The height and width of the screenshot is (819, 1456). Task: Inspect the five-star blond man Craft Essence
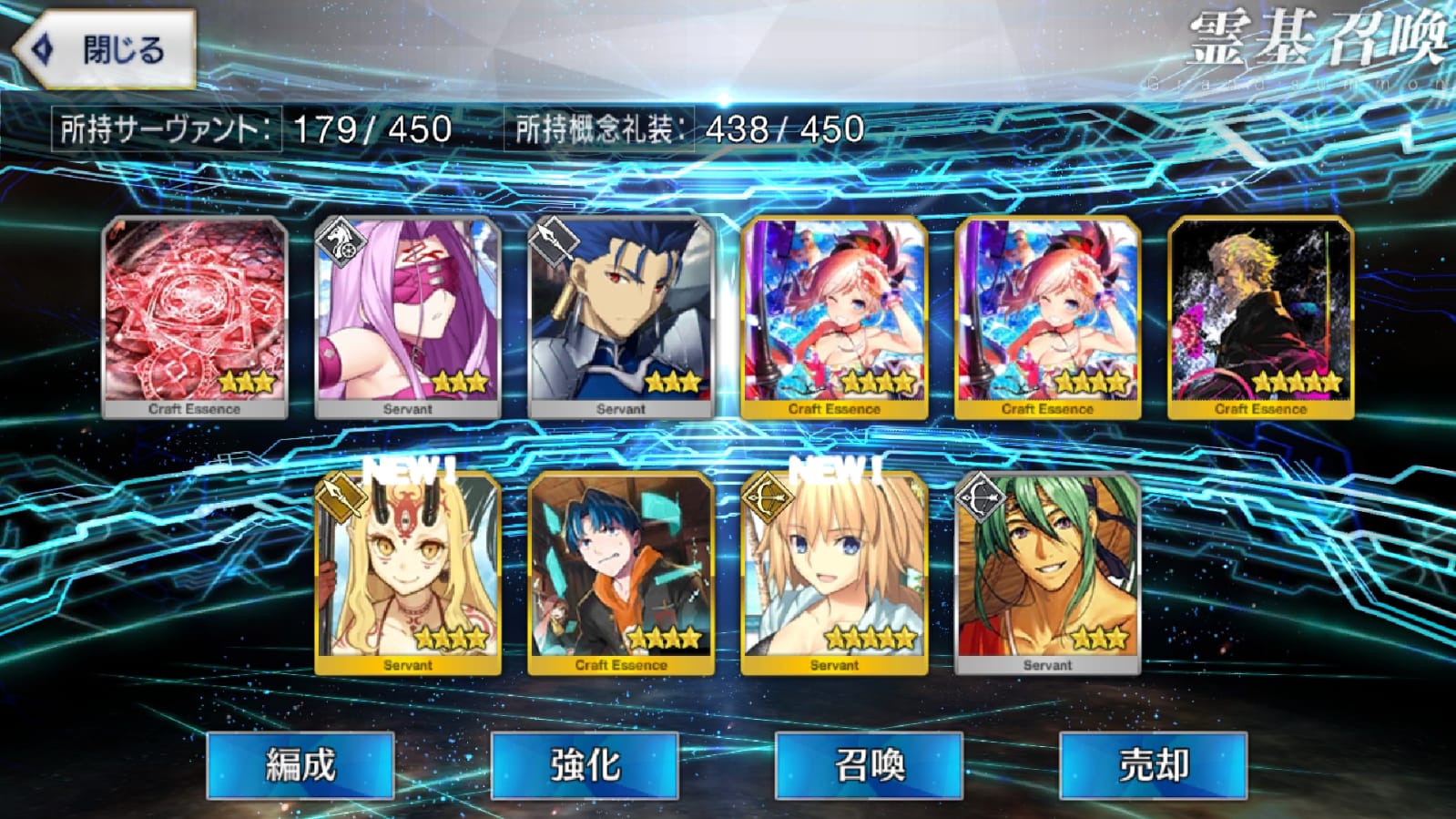pos(1260,317)
